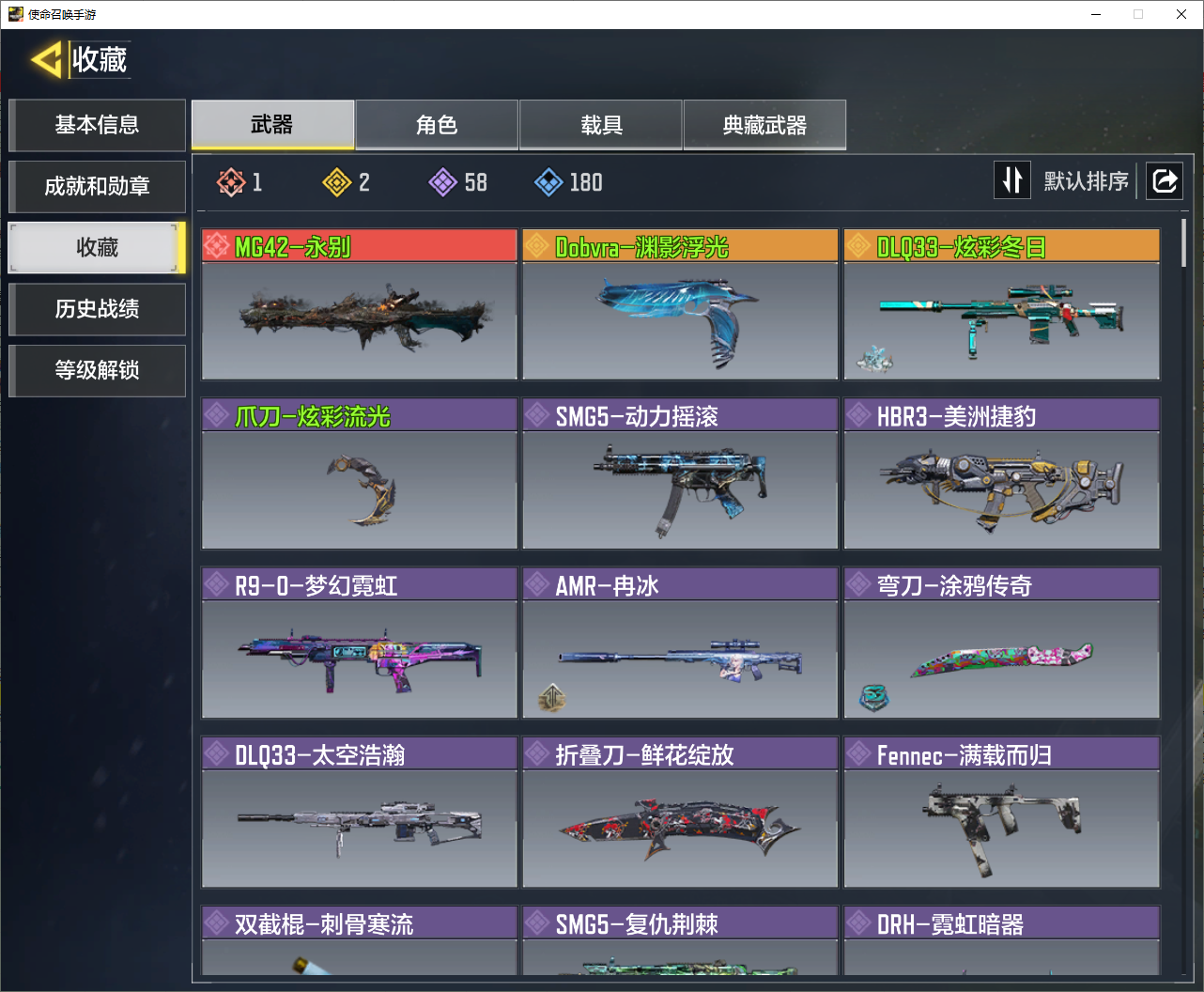
Task: Switch to the 角色 tab
Action: [437, 125]
